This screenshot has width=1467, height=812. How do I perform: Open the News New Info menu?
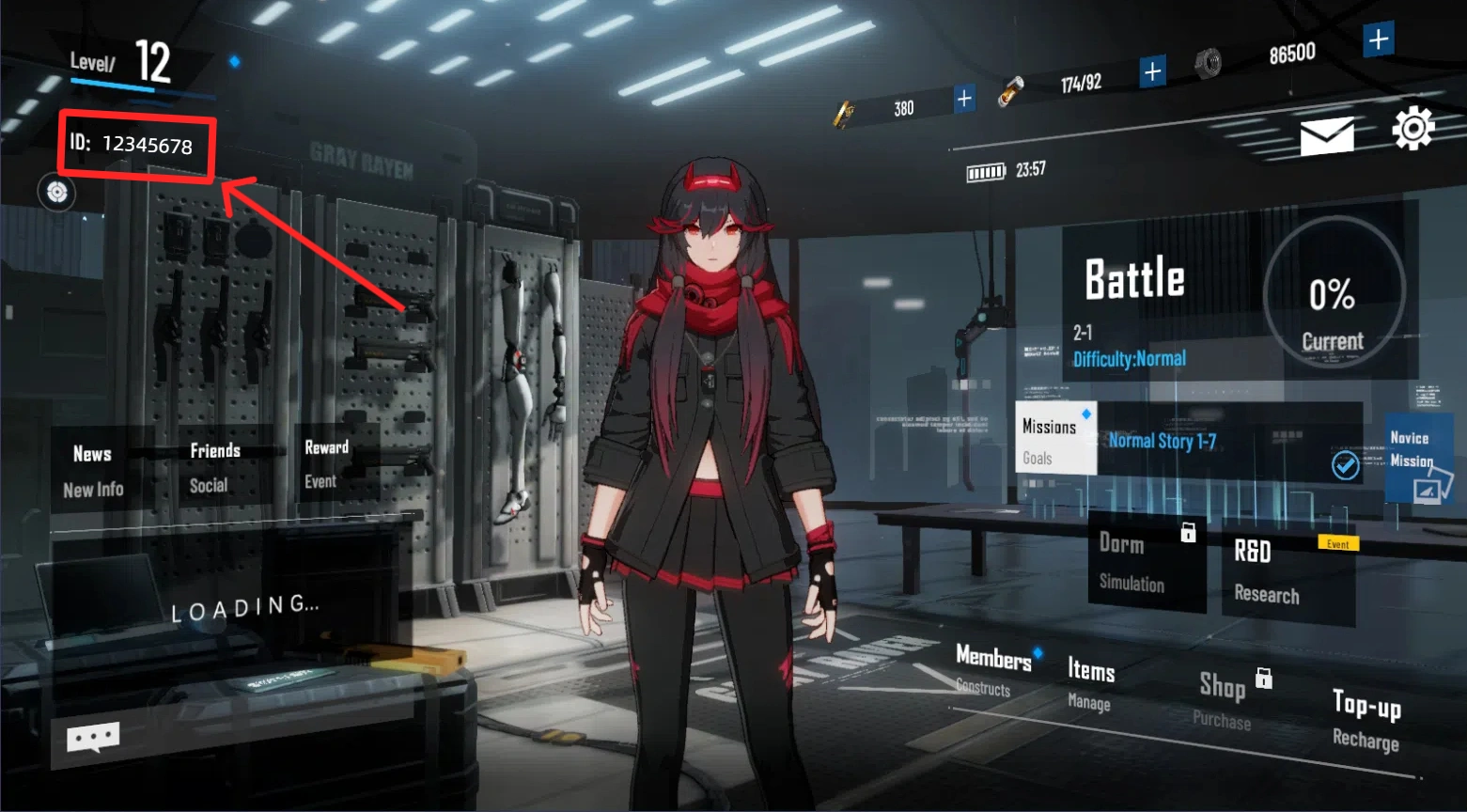click(x=93, y=470)
